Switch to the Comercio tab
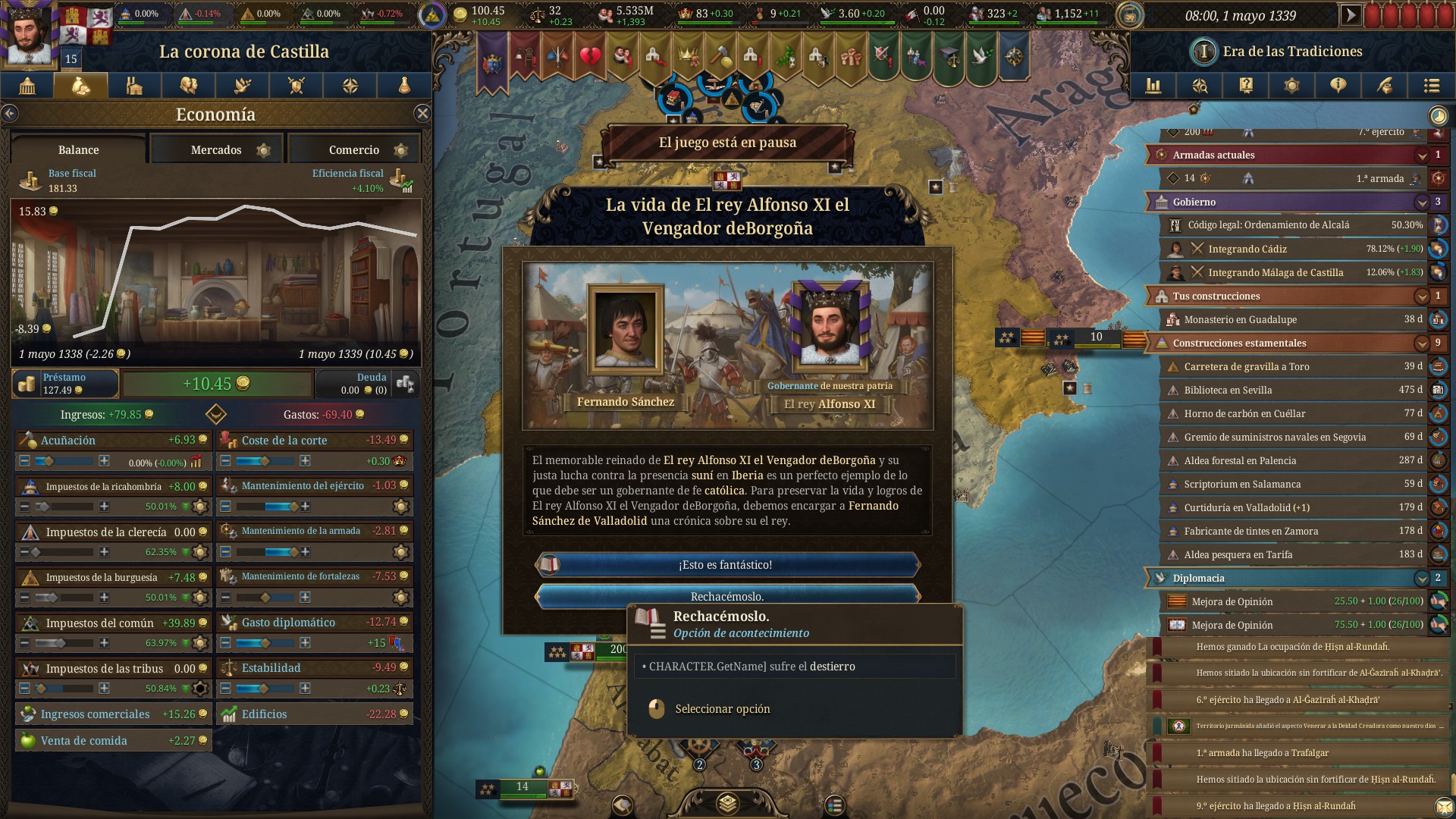1456x819 pixels. click(353, 149)
